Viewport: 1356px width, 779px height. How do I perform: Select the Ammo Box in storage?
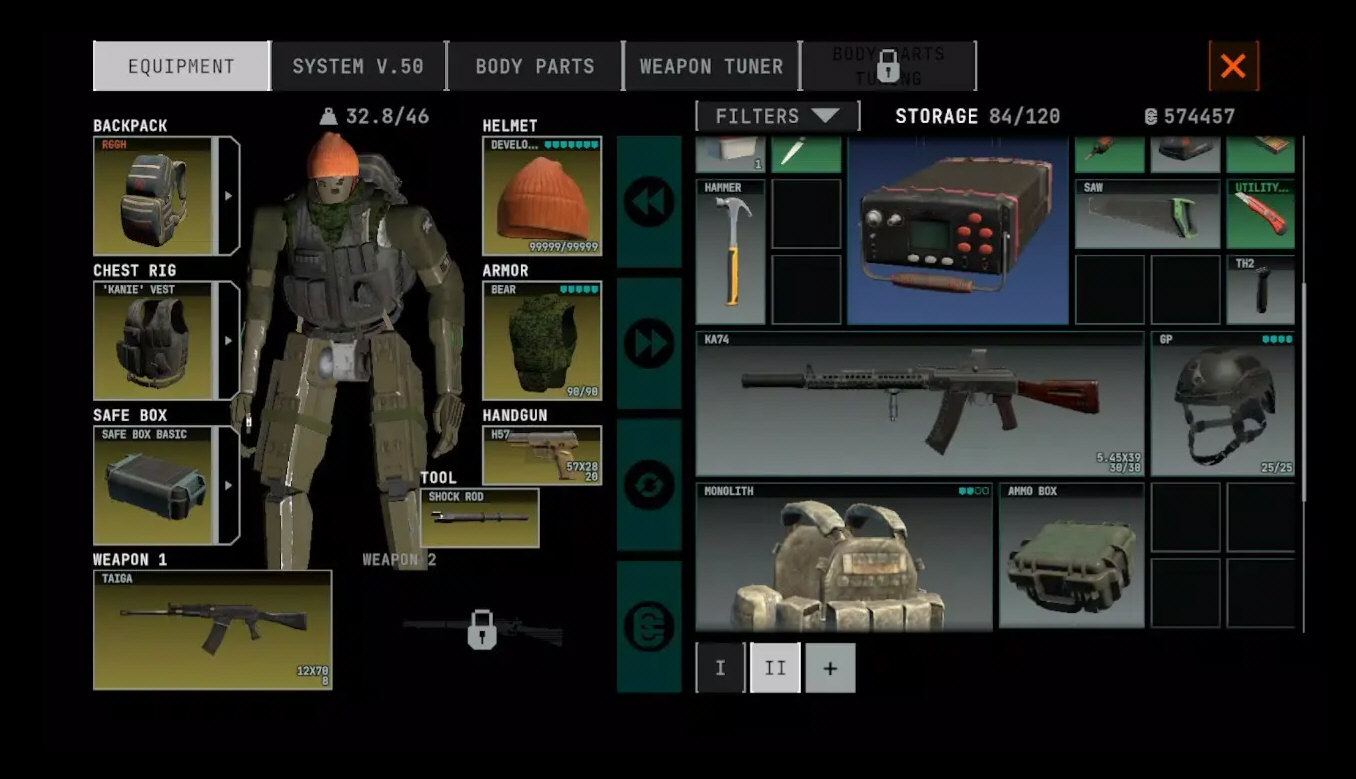click(x=1071, y=558)
